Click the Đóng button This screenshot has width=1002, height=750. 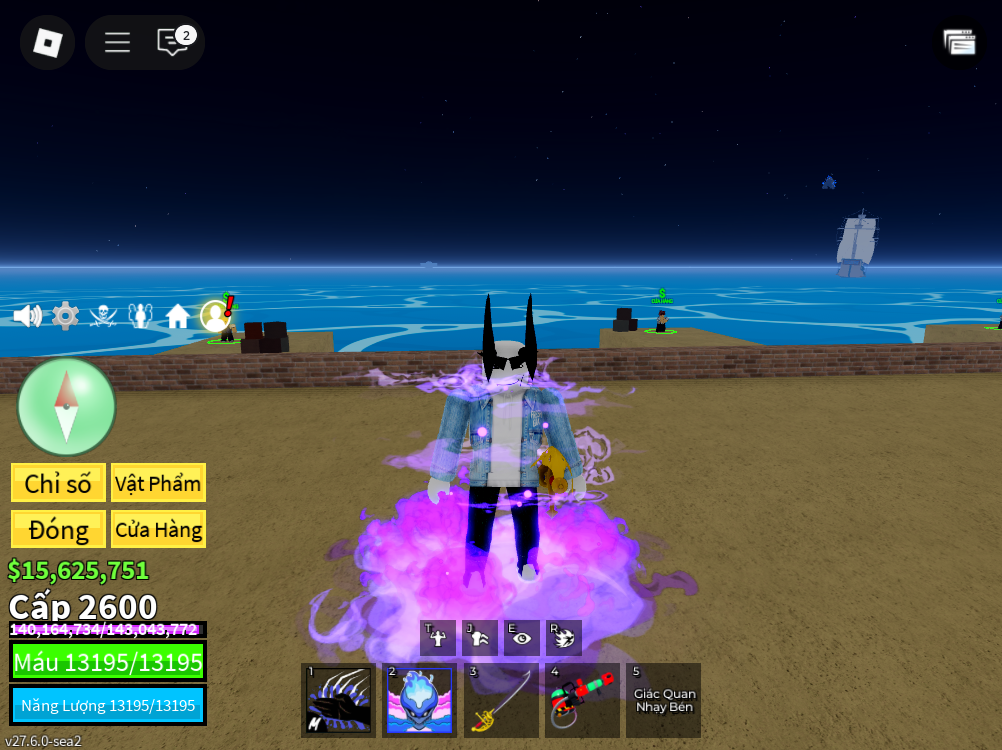58,529
